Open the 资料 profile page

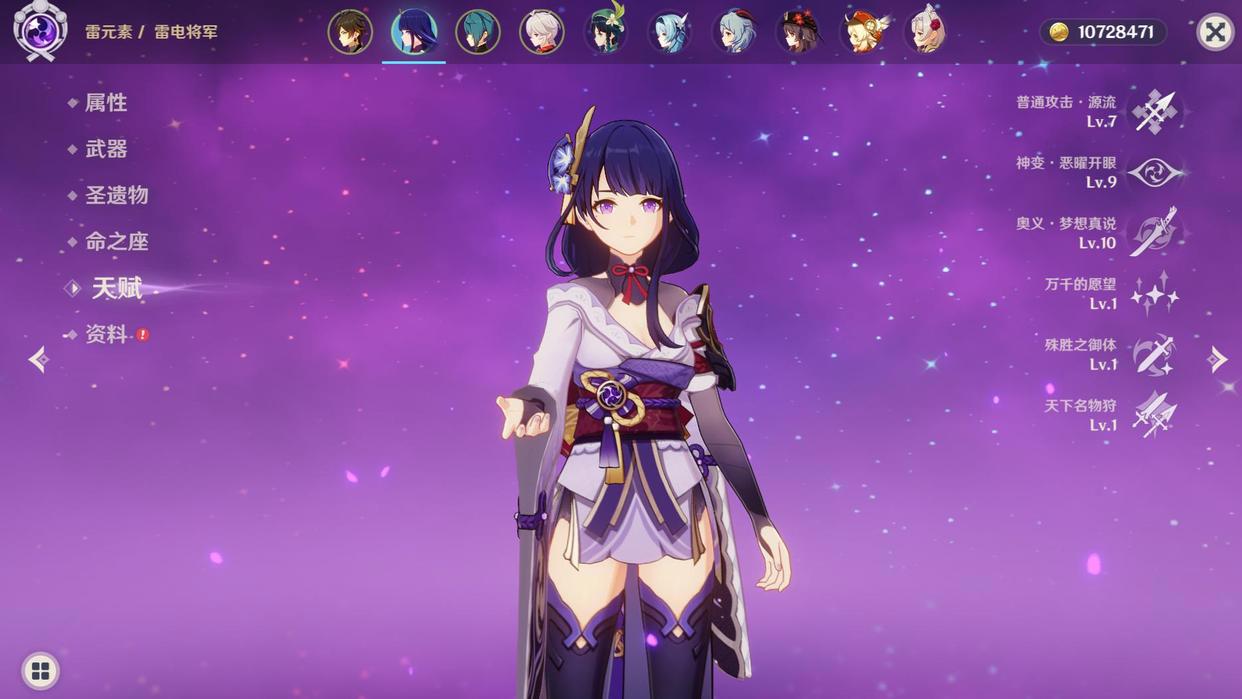coord(106,334)
